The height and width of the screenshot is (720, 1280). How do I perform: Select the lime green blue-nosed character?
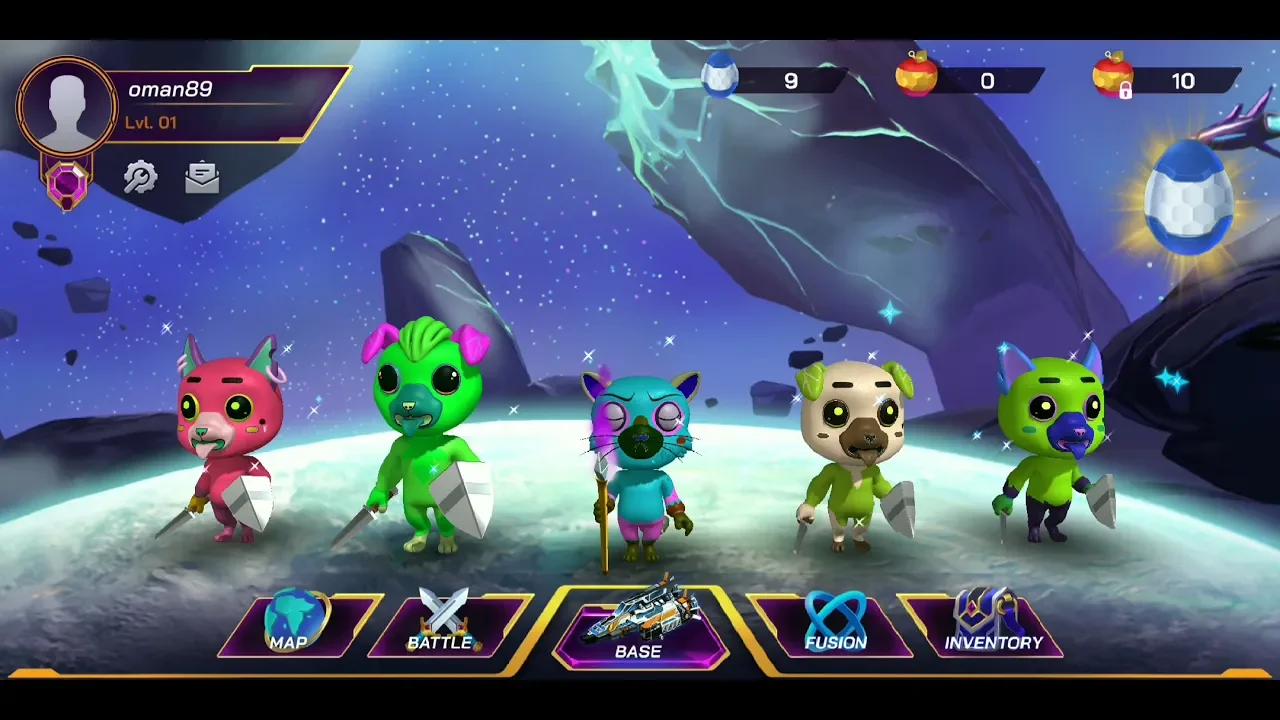tap(1052, 440)
